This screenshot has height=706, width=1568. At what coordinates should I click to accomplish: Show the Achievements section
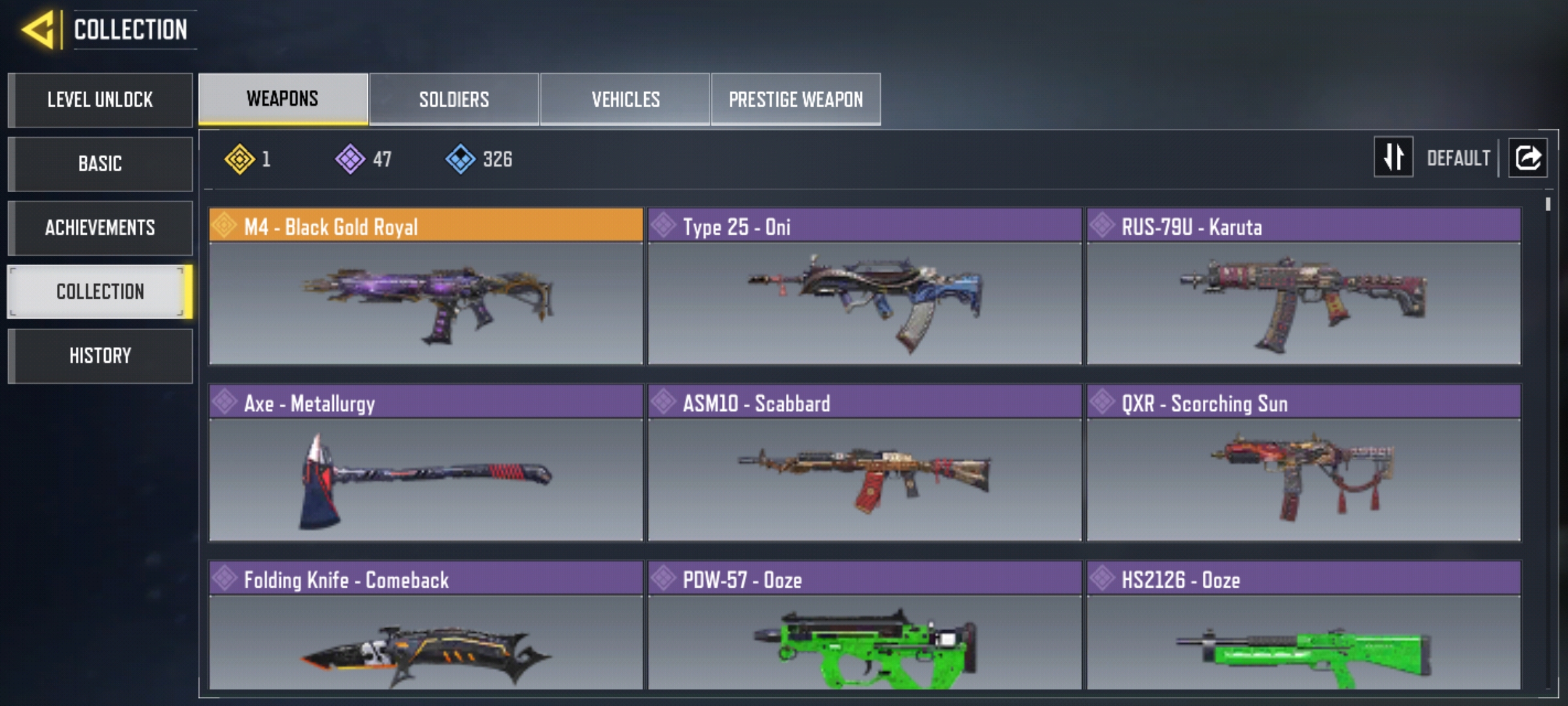(x=100, y=227)
